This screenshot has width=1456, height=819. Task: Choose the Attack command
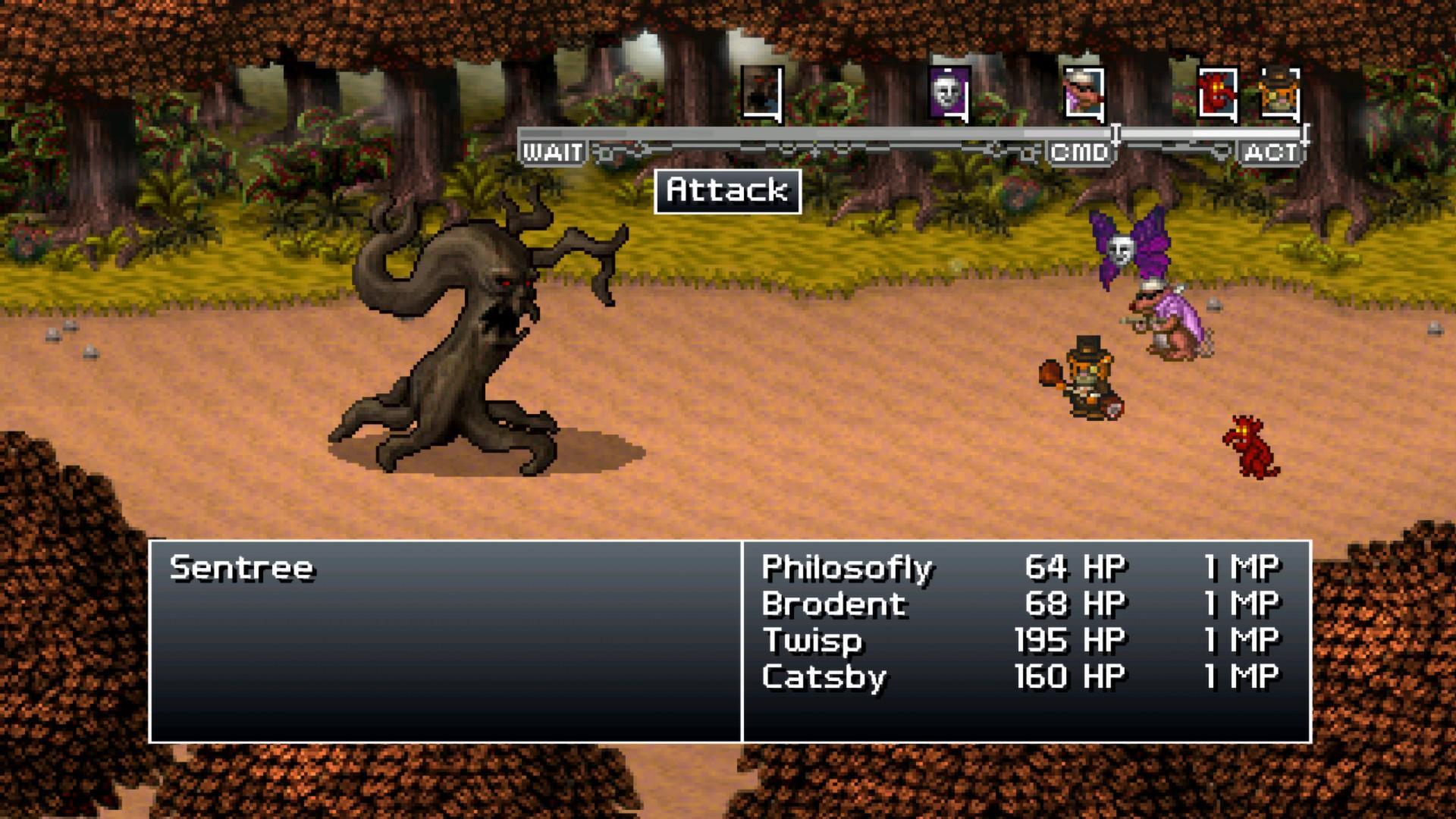(x=727, y=191)
